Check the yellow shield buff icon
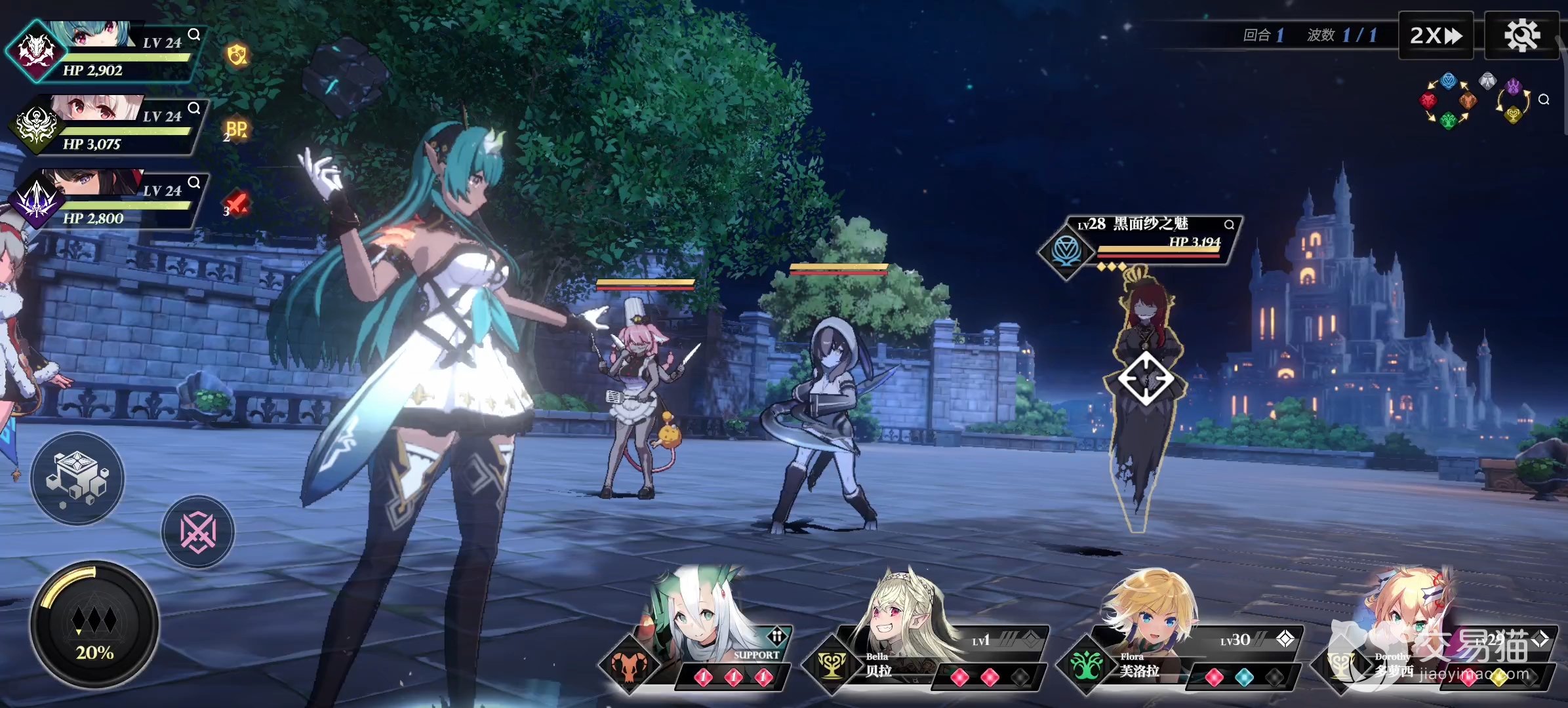 237,55
